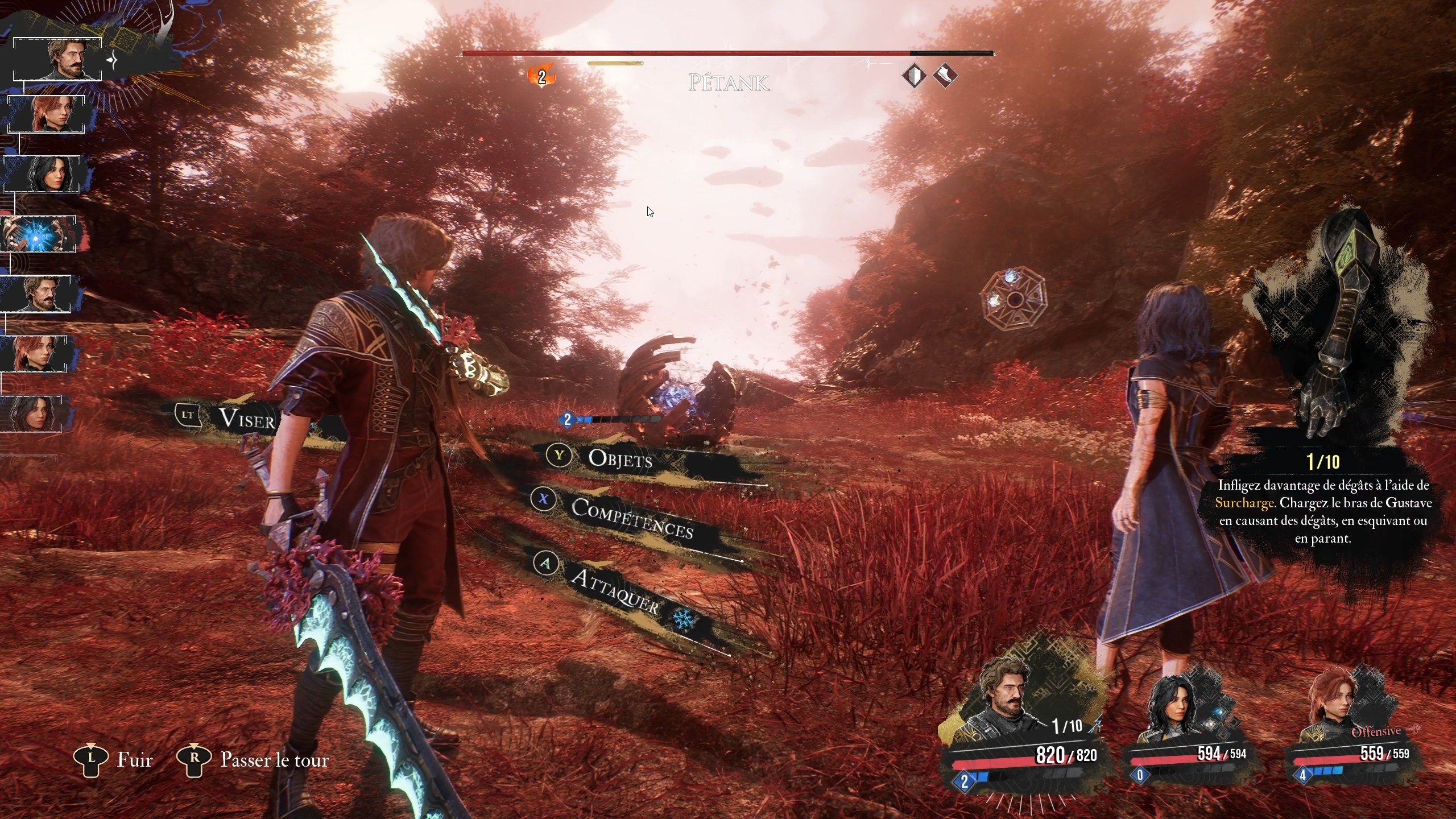Inspect the burn status icon on Pétank
The height and width of the screenshot is (819, 1456).
click(x=541, y=76)
